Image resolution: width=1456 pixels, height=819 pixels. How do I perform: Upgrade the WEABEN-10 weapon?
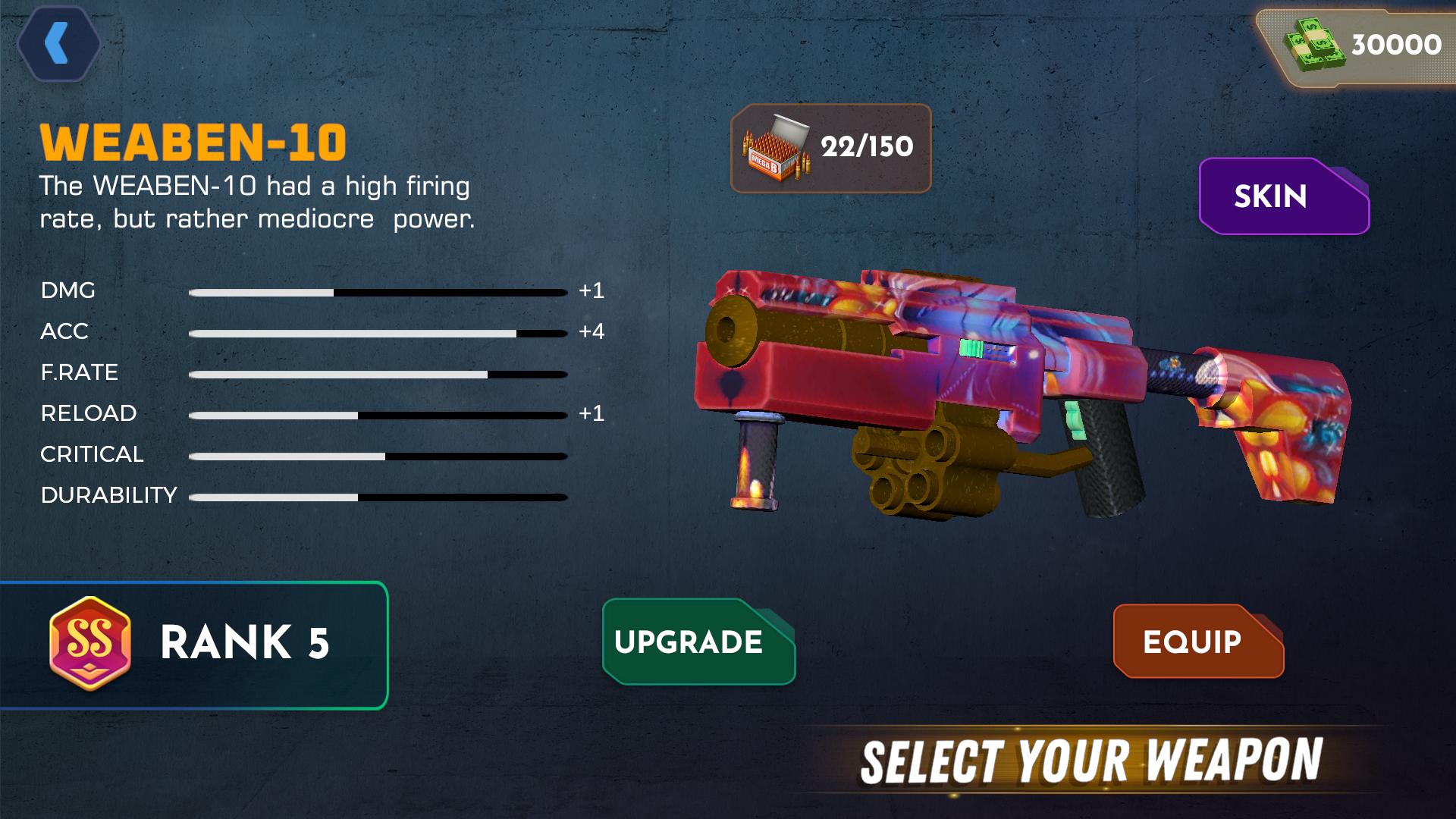pos(697,642)
